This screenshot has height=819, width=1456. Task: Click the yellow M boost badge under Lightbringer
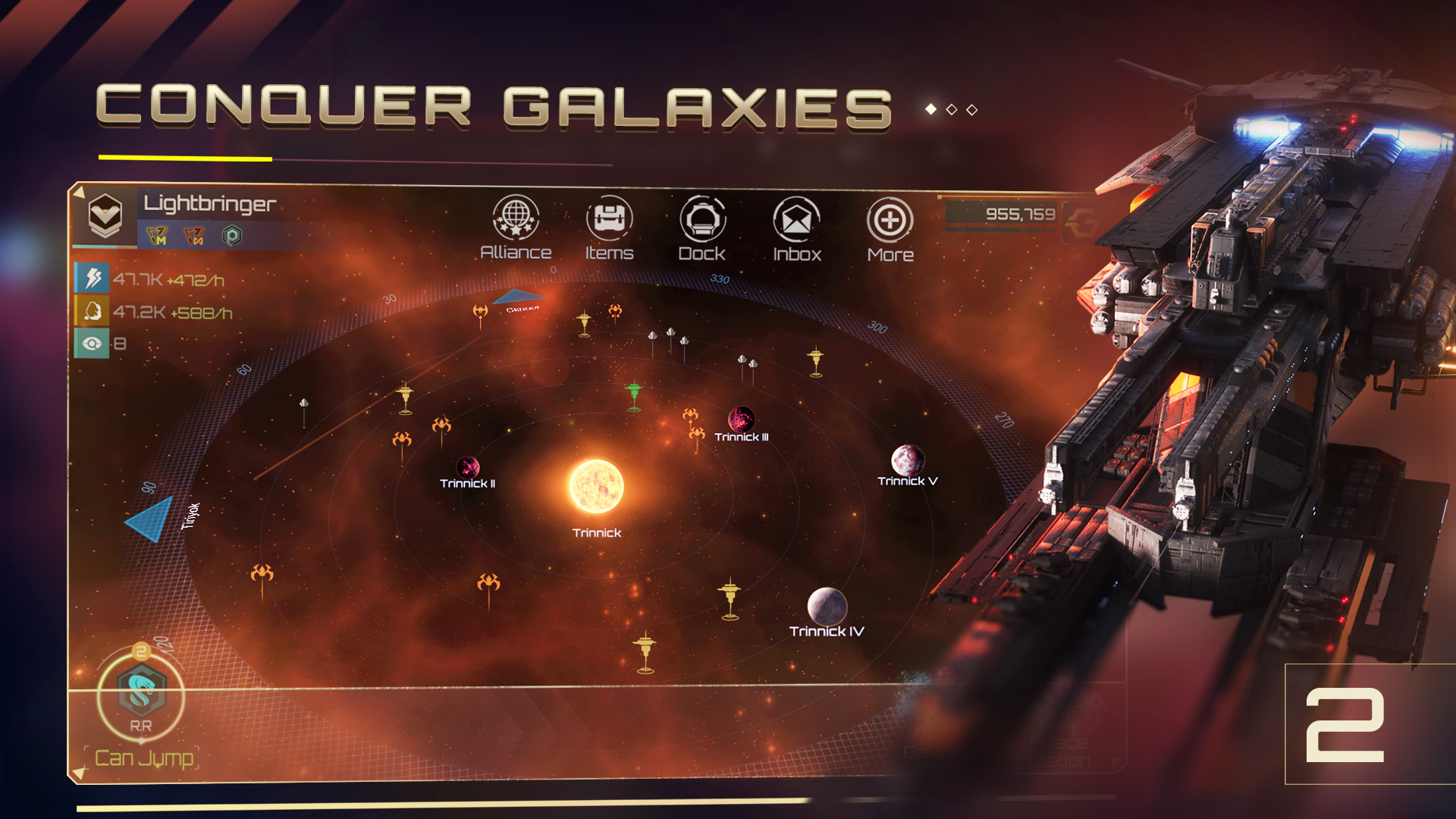click(155, 235)
